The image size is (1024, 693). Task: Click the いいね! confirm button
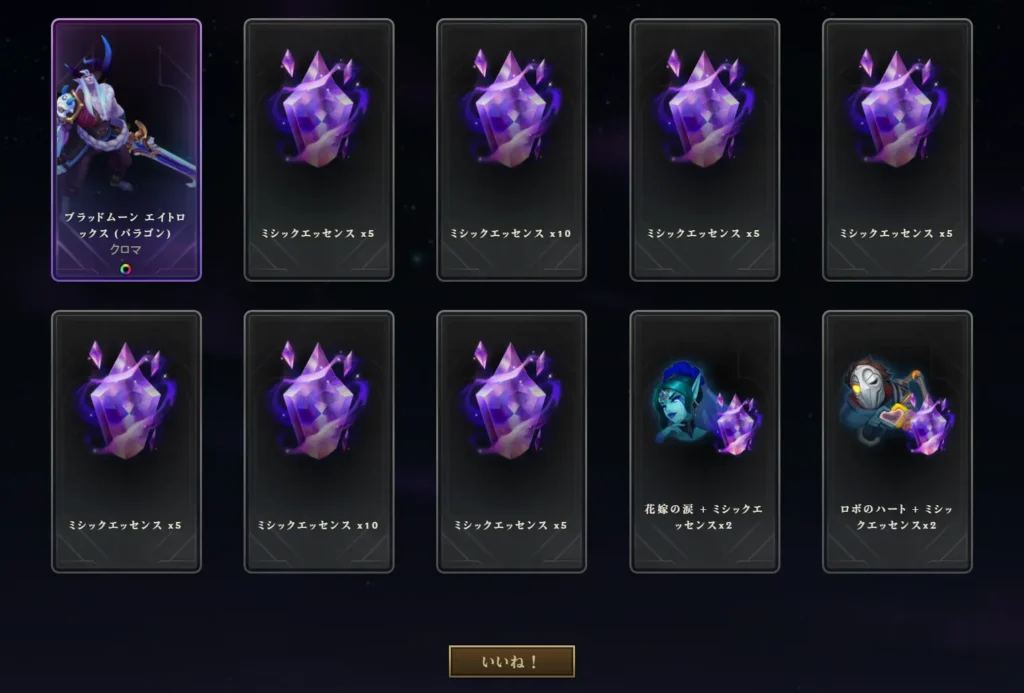[x=511, y=661]
